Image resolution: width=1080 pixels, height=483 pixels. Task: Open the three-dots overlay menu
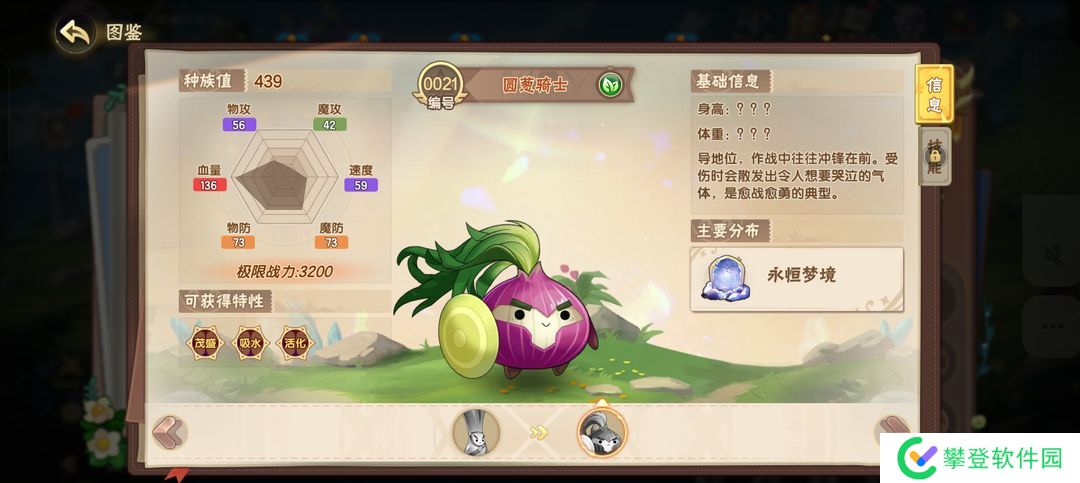pos(1052,327)
